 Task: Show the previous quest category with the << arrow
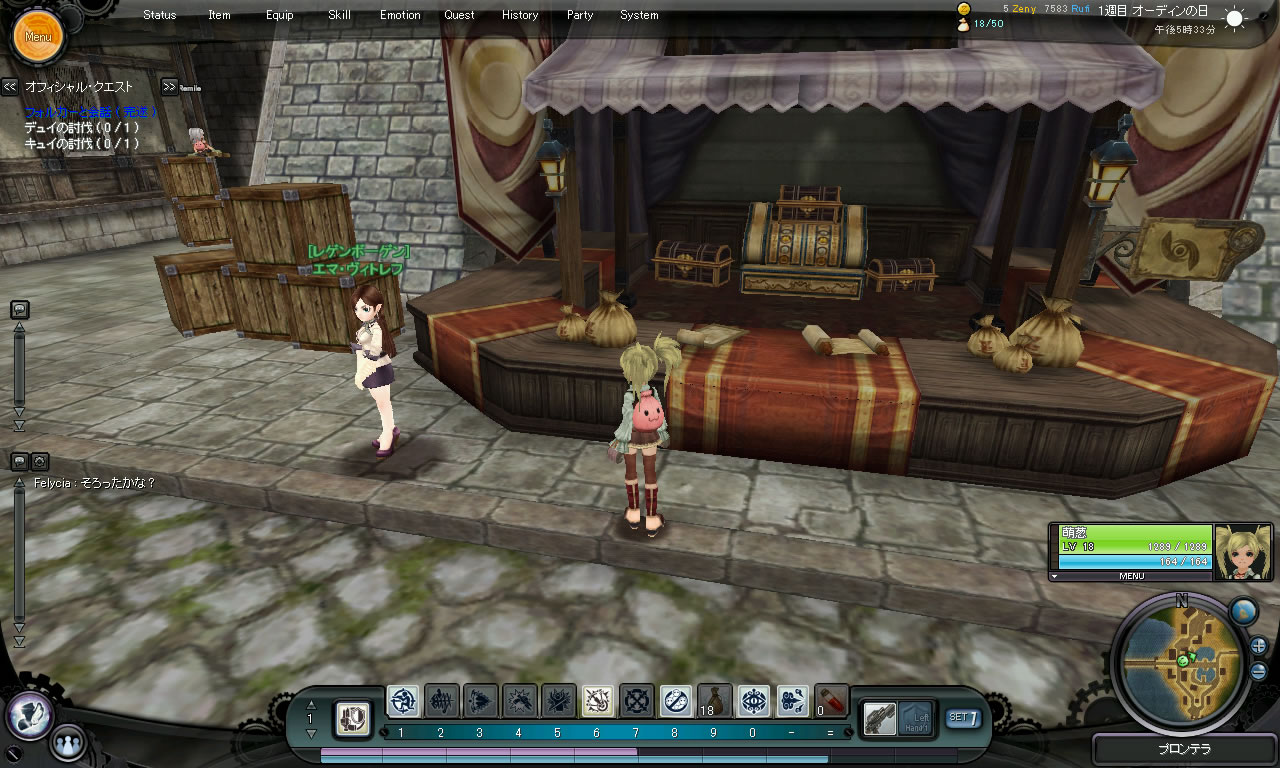click(9, 87)
